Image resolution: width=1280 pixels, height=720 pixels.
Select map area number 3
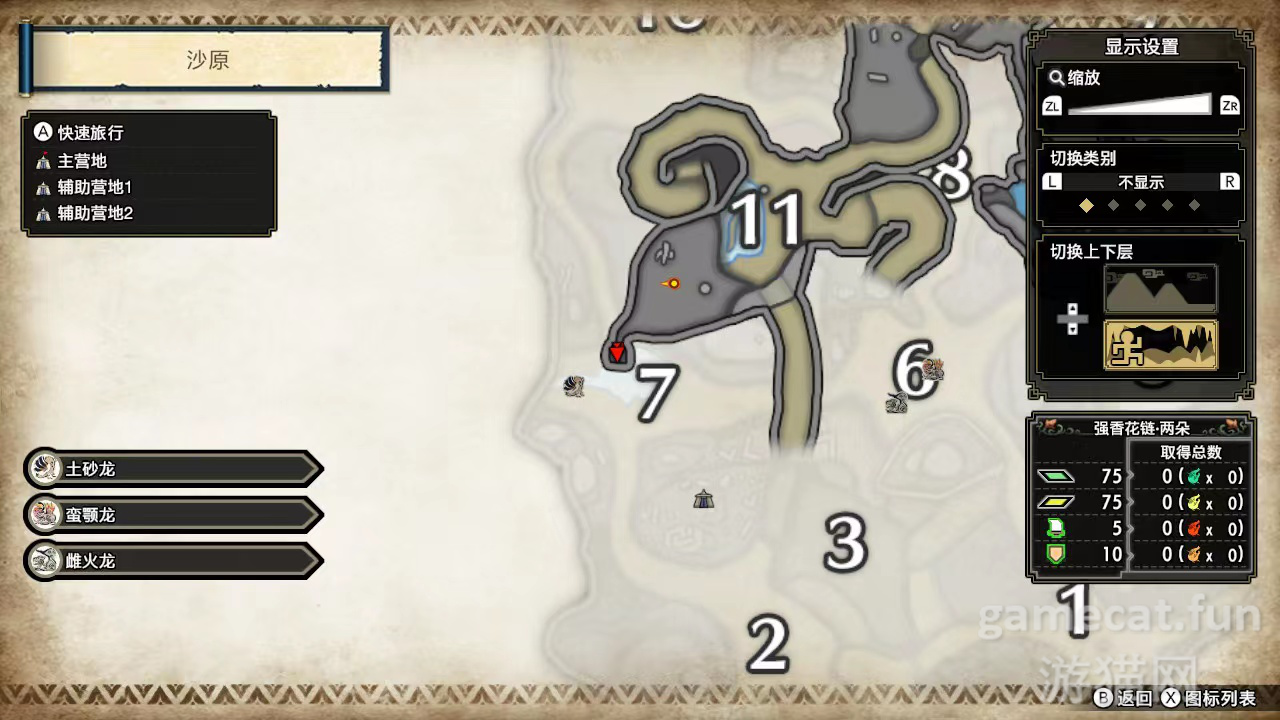845,543
